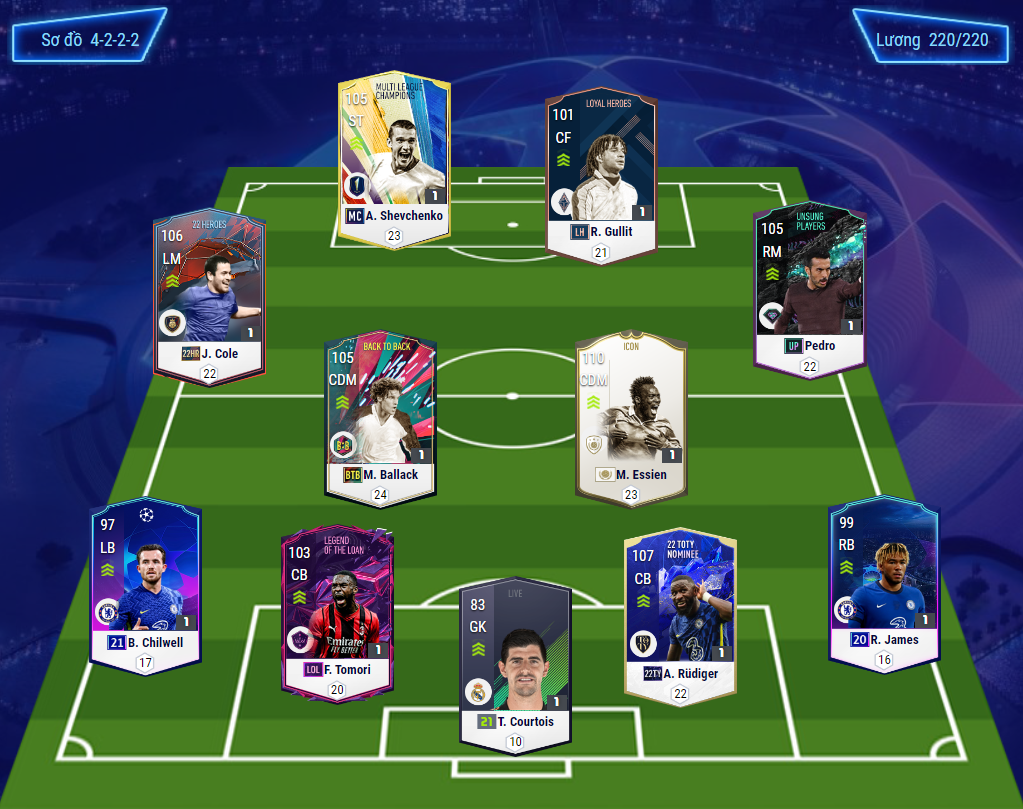This screenshot has width=1023, height=809.
Task: Select the M. Essien Icon card
Action: 630,410
